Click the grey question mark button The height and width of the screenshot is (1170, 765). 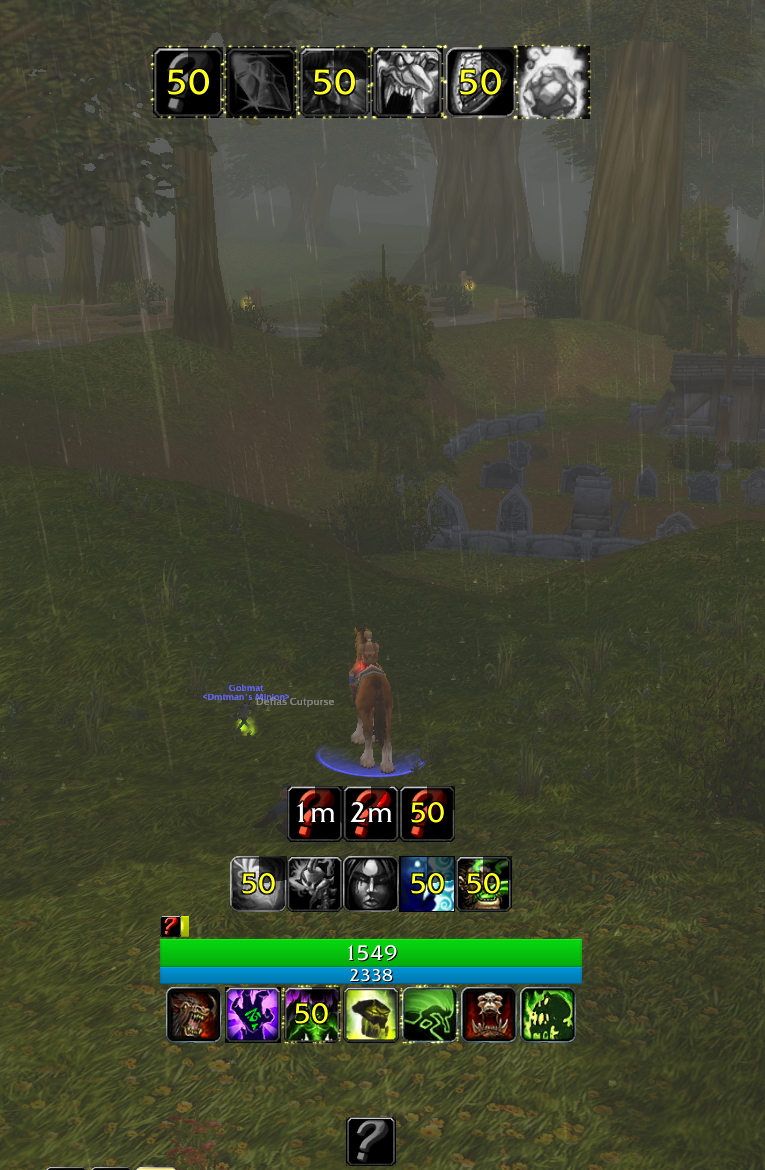371,1141
